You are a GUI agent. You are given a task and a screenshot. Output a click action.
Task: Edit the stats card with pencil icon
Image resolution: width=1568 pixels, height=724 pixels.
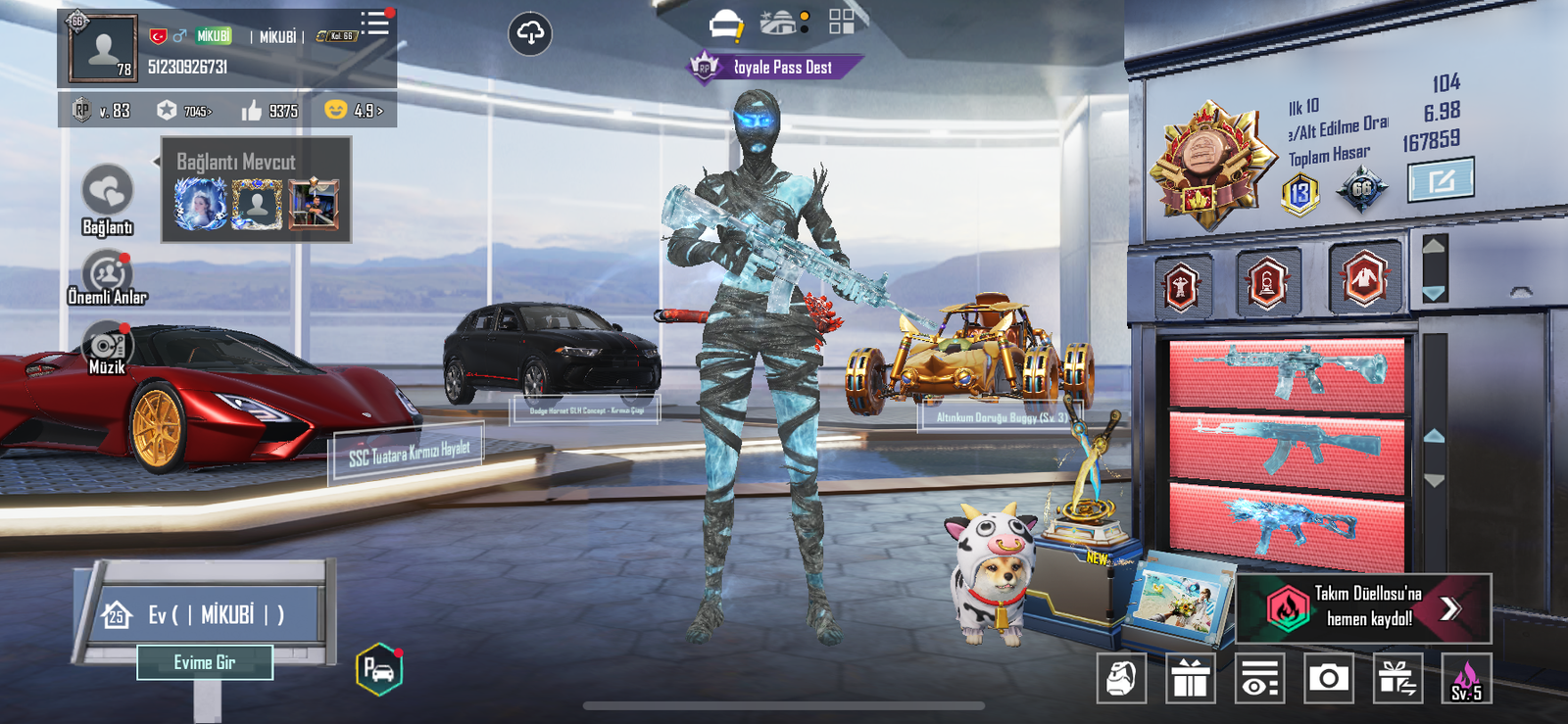pyautogui.click(x=1441, y=181)
